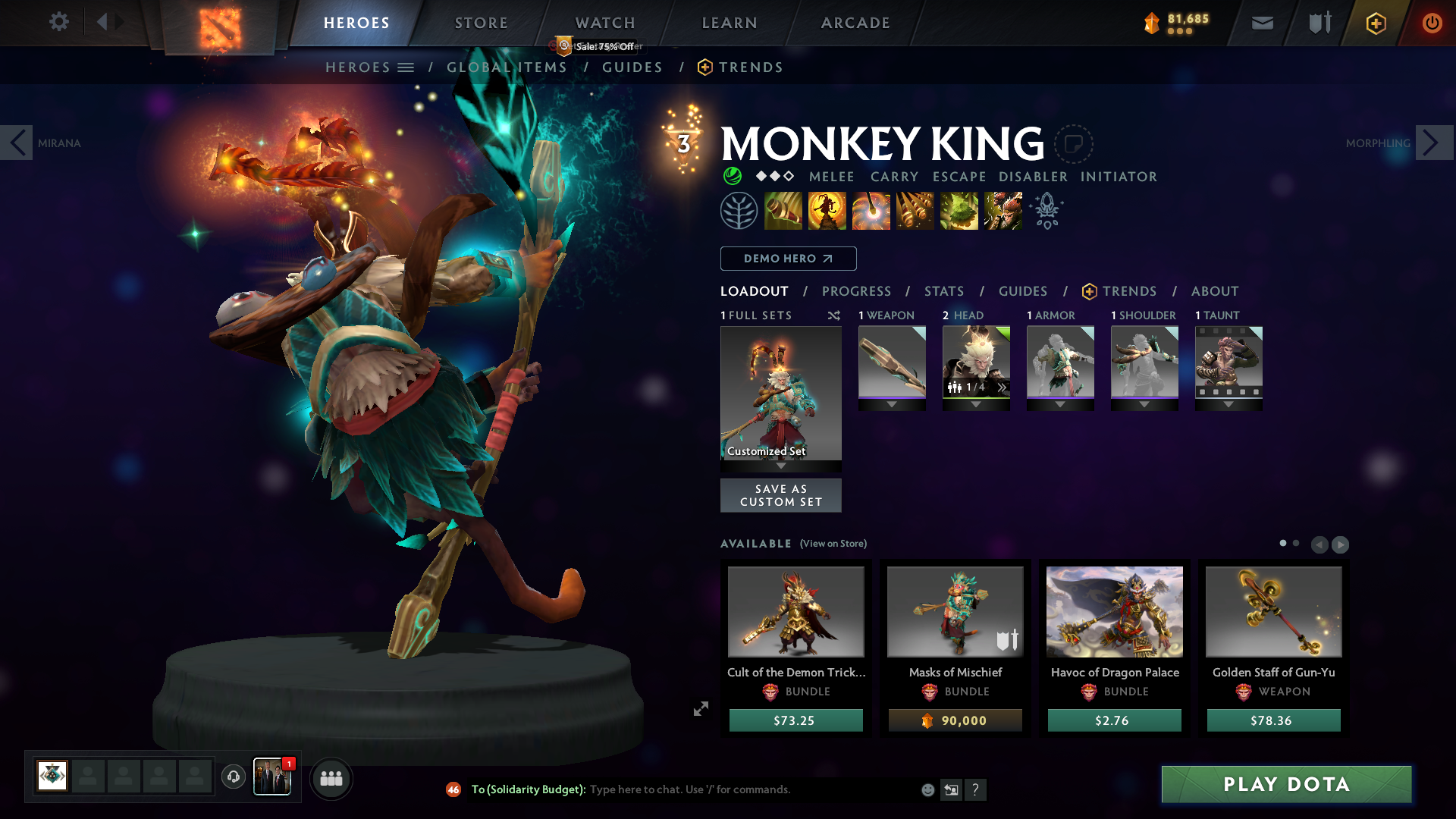
Task: Select the Wukong's Command ultimate ability icon
Action: coord(1002,210)
